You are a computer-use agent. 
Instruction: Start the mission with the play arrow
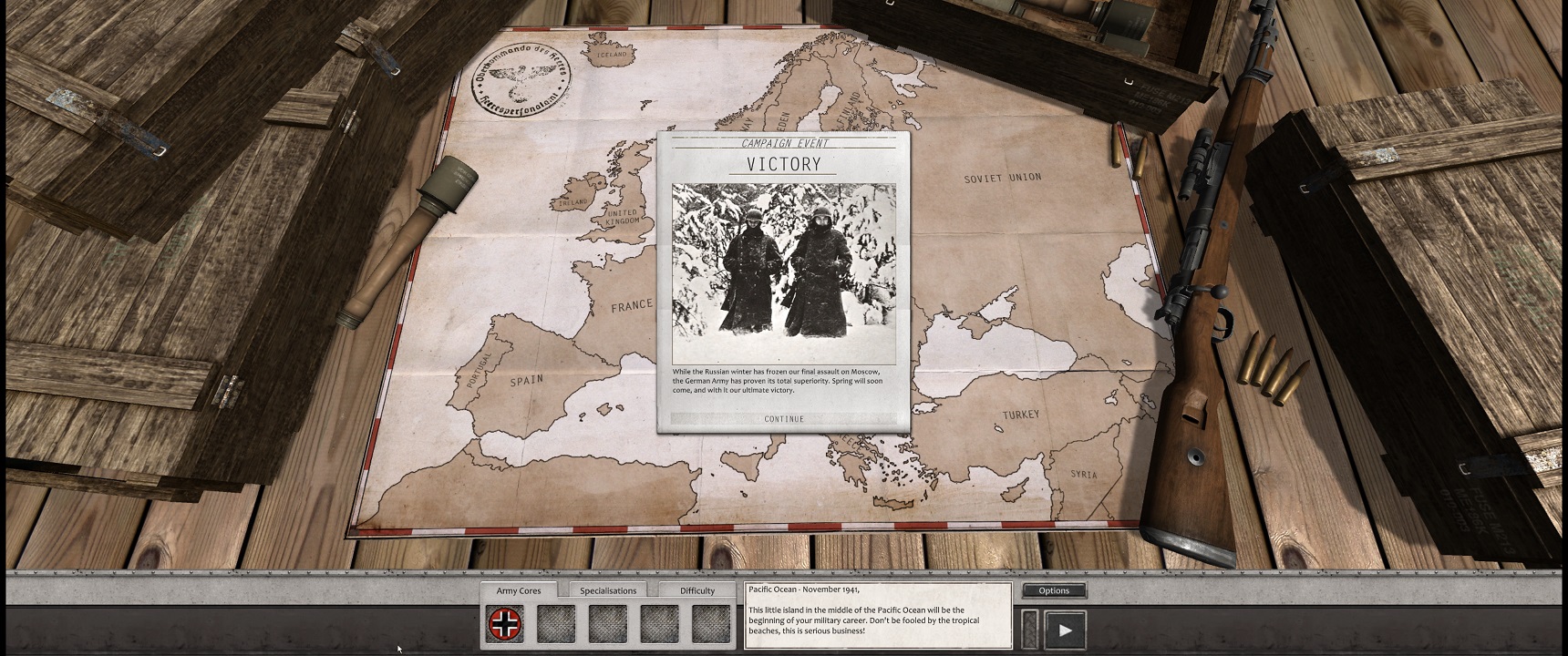point(1065,630)
